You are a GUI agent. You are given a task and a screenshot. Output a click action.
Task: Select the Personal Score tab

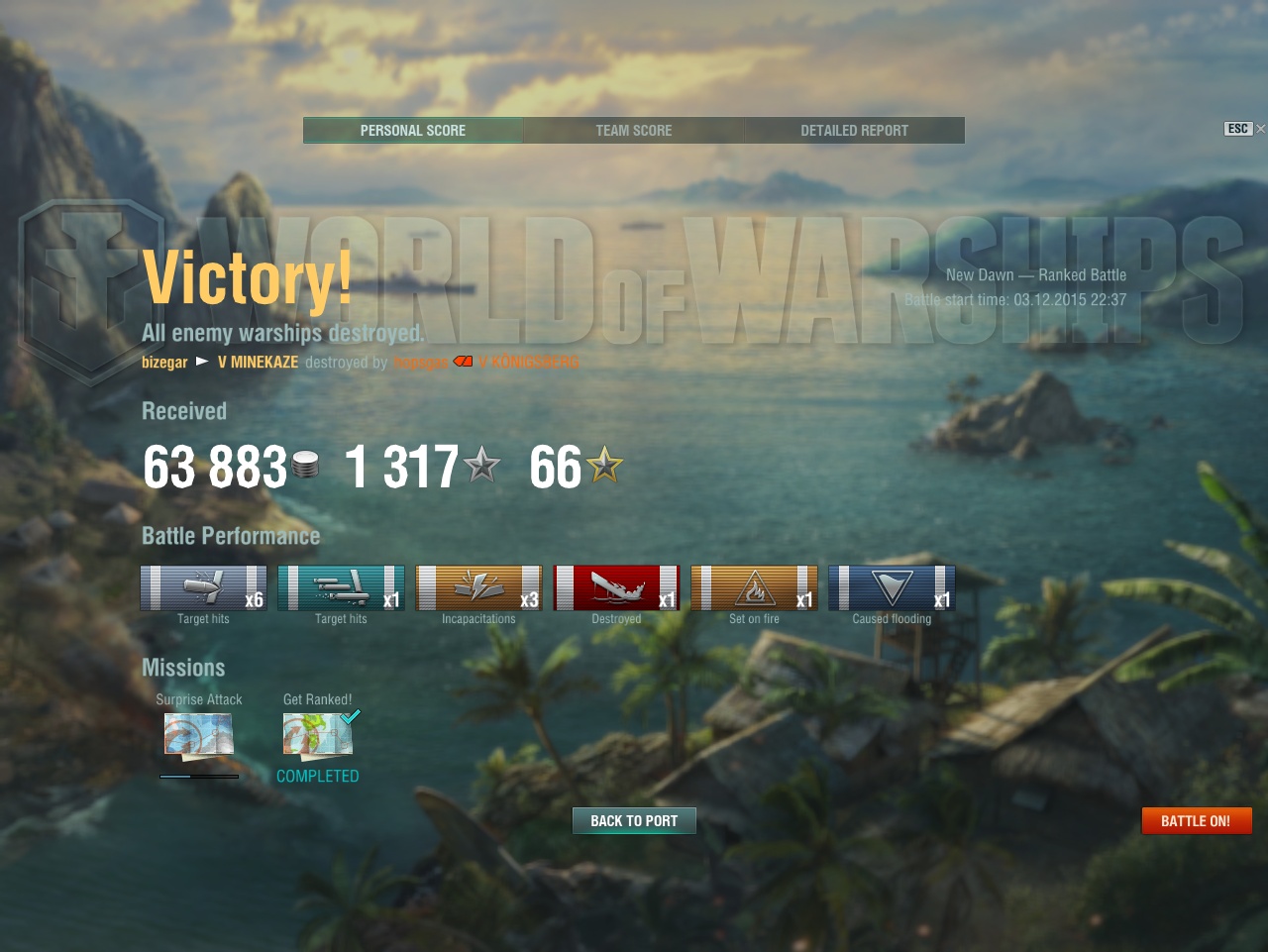click(413, 130)
